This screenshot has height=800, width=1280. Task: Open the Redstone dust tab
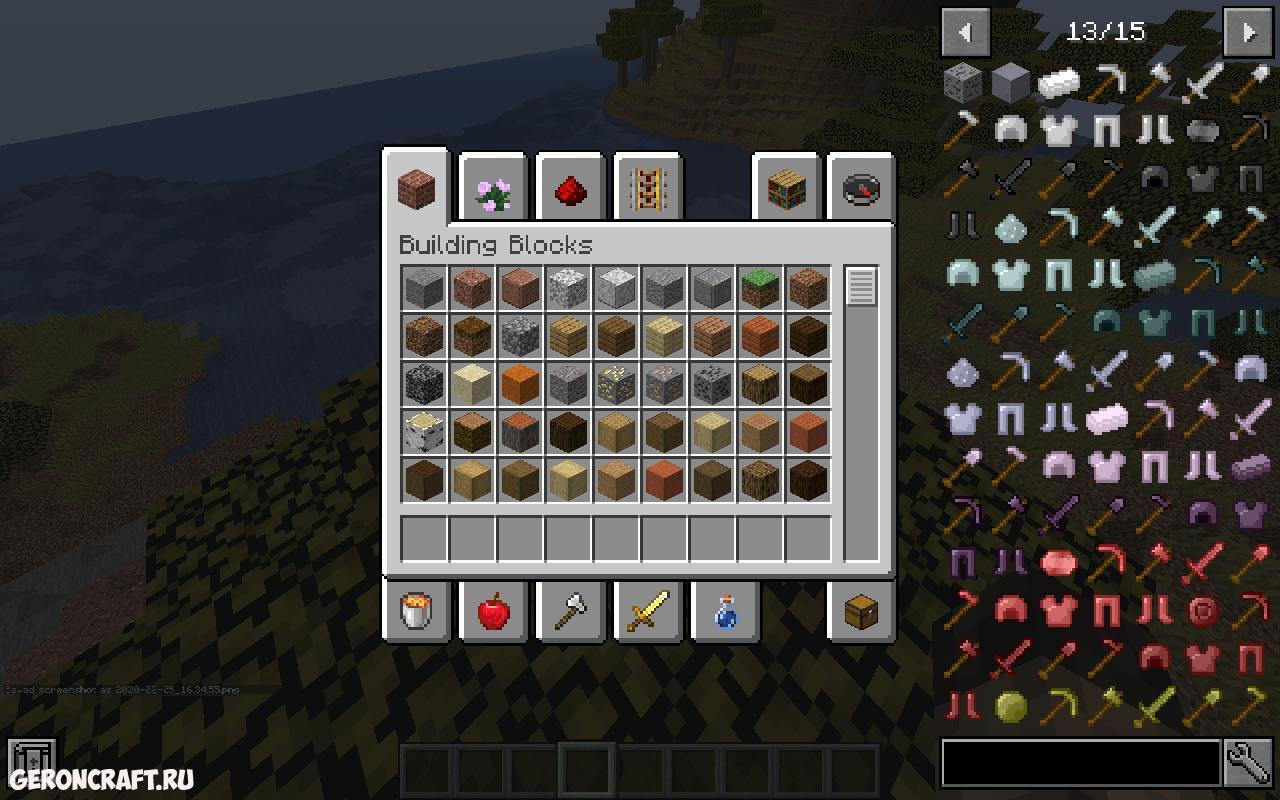570,190
